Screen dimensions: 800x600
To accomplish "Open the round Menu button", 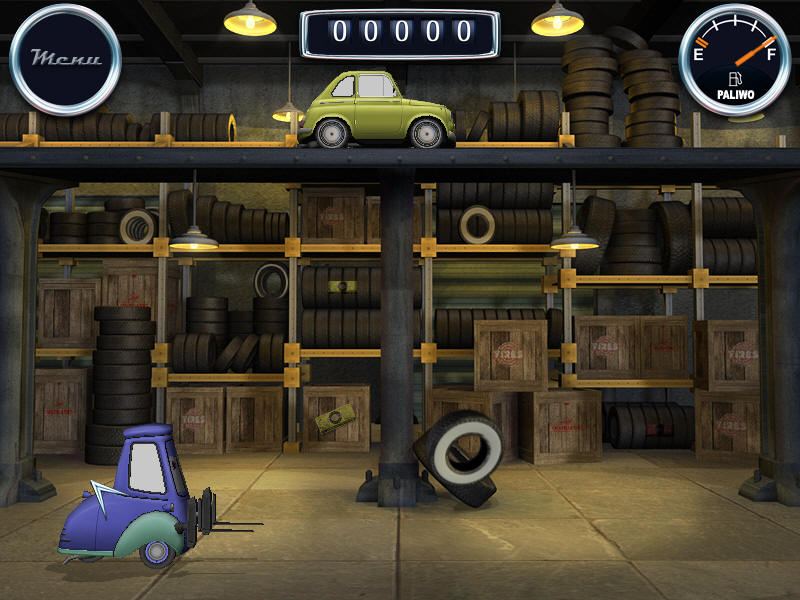I will coord(65,59).
